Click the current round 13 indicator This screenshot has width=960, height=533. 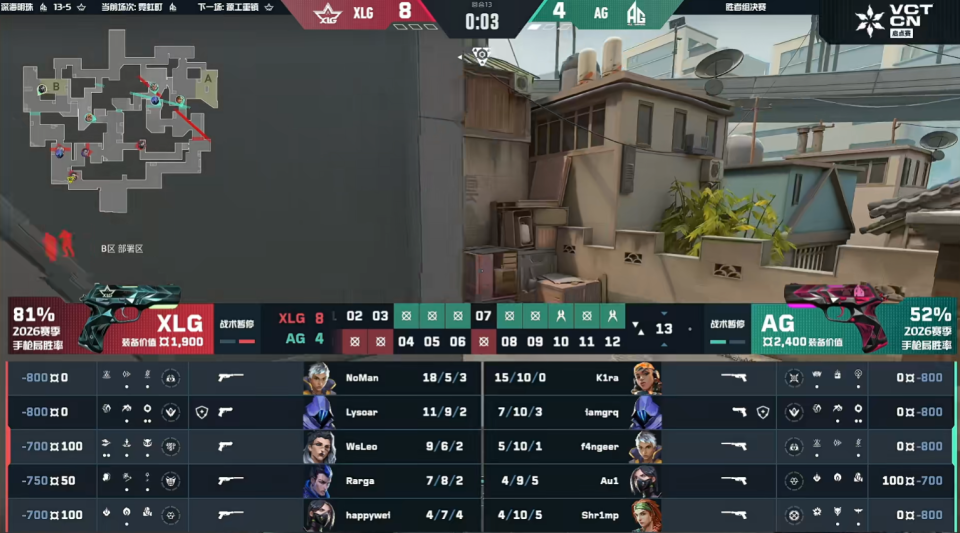click(663, 329)
